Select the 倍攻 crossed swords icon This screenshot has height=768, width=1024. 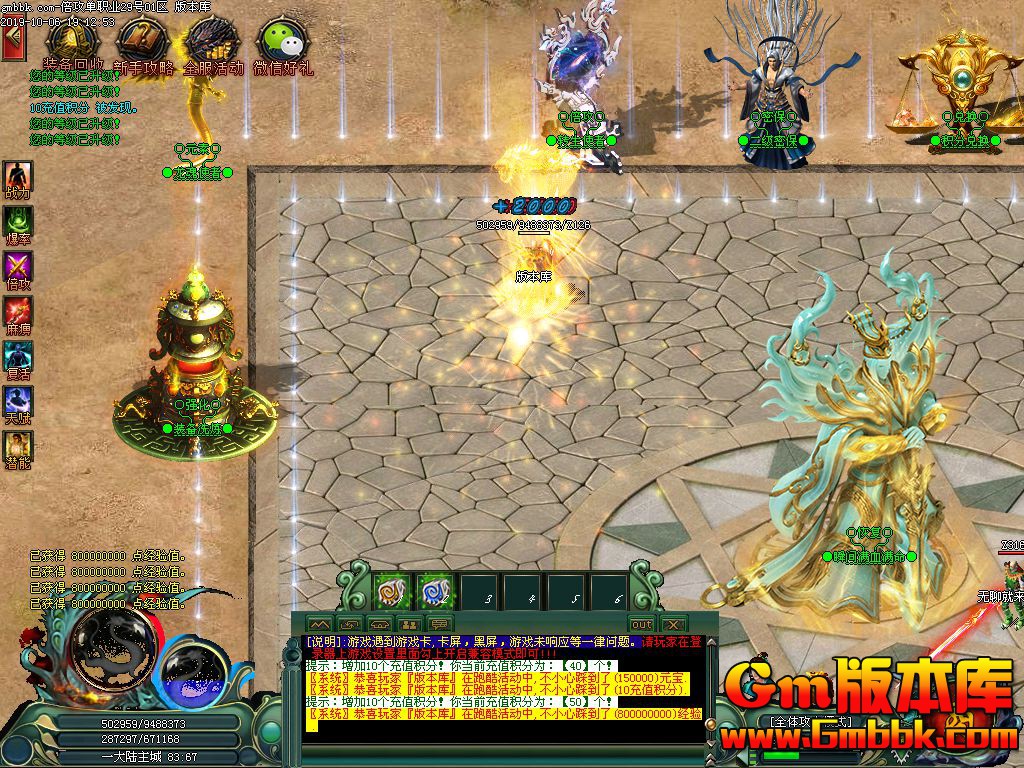pos(18,268)
